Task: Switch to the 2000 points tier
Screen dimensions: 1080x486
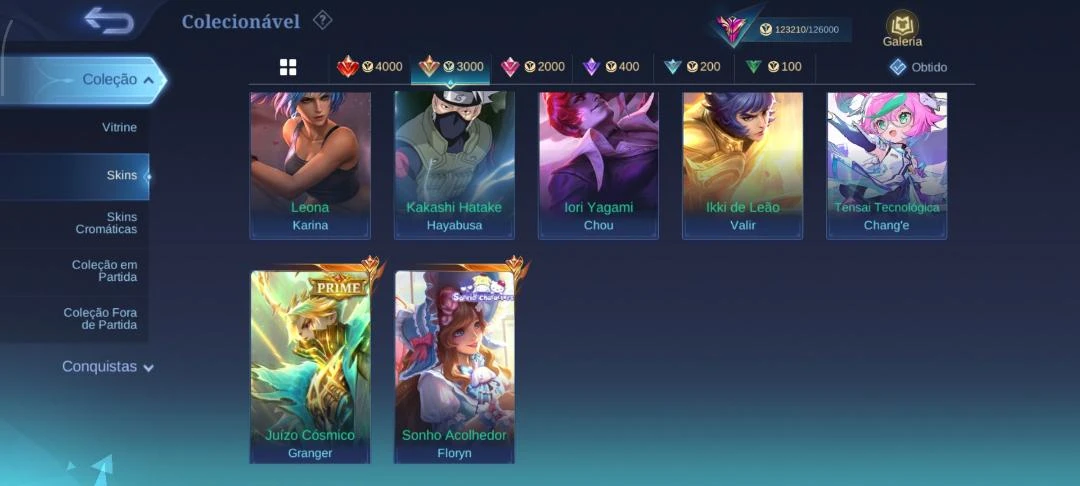Action: (x=533, y=67)
